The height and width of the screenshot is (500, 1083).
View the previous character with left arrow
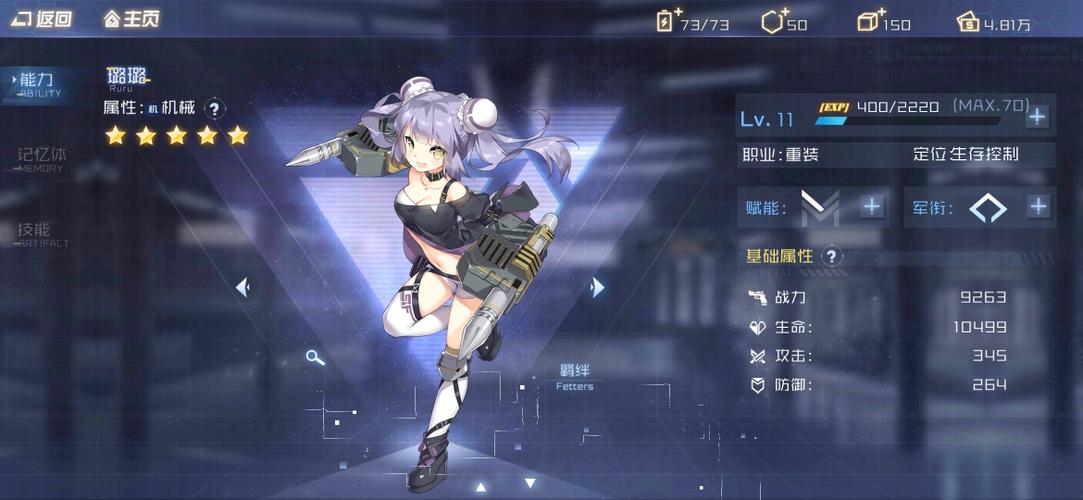click(242, 288)
